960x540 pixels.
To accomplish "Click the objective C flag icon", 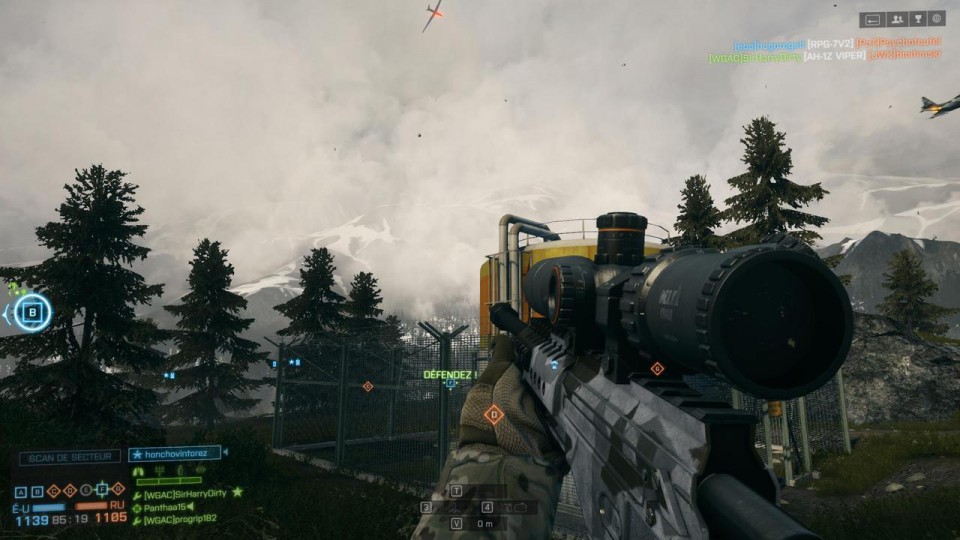I will pos(53,490).
